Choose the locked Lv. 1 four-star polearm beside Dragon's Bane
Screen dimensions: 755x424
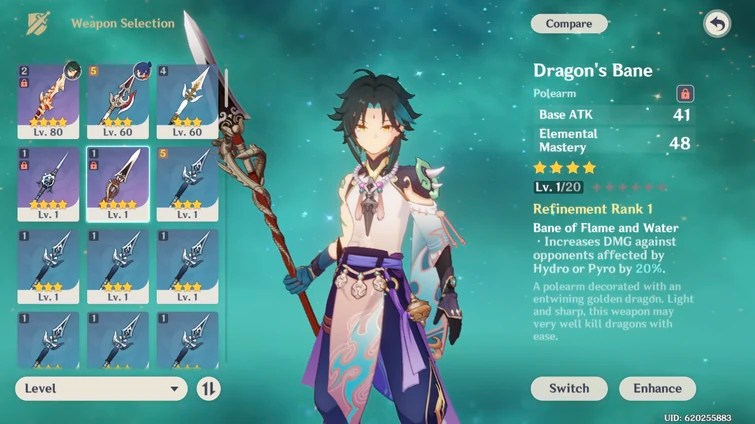tap(48, 184)
